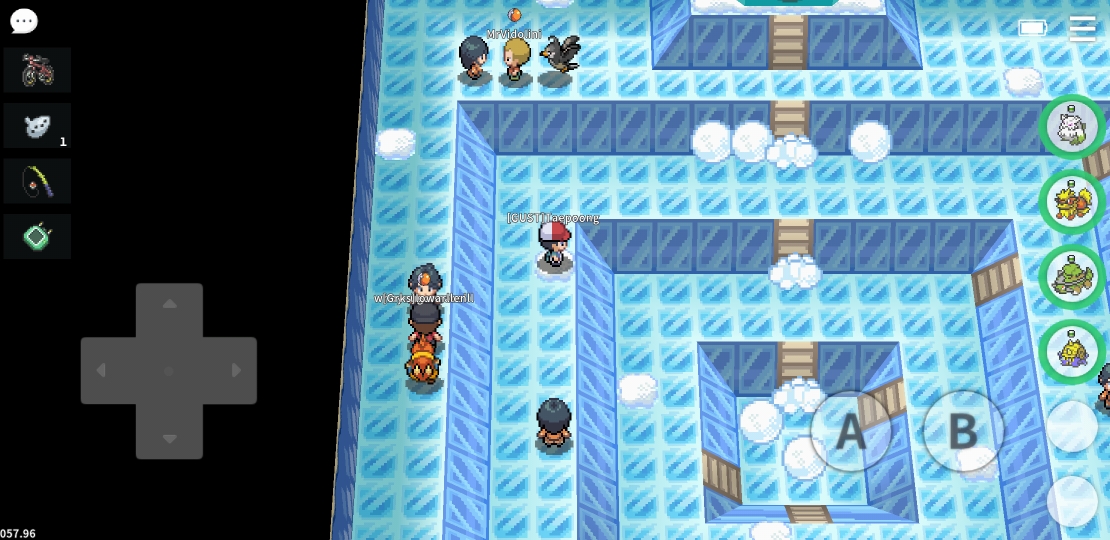Select the yellow party Pokémon icon

pyautogui.click(x=1072, y=352)
